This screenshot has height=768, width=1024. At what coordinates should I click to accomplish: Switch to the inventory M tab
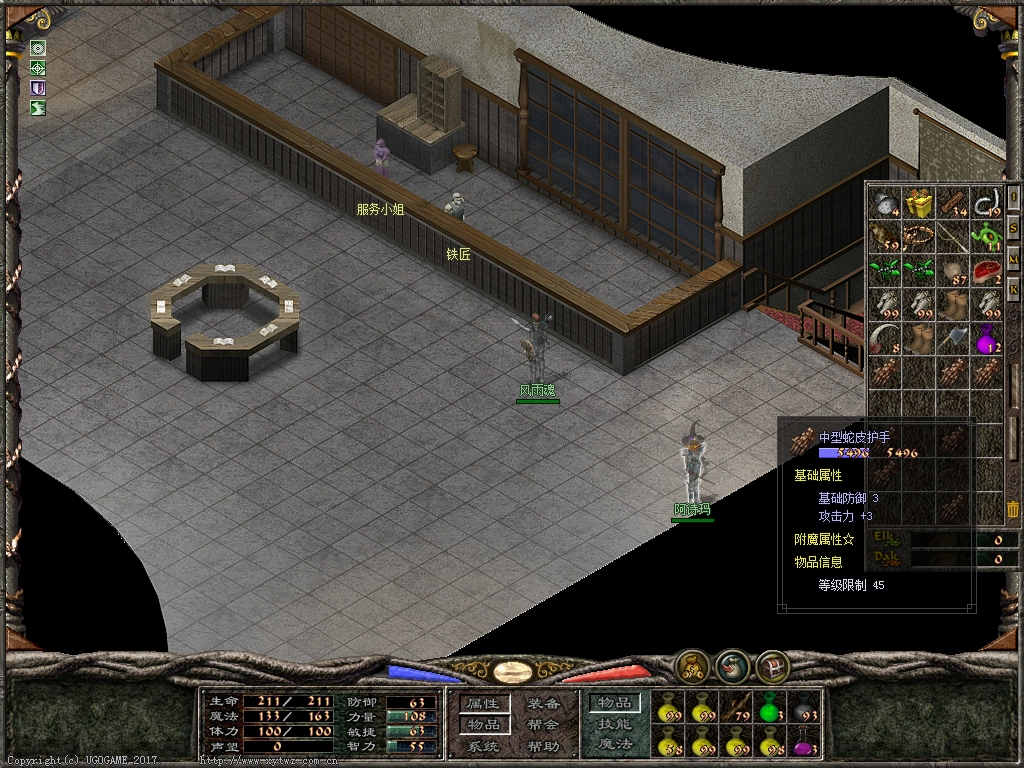(1013, 259)
